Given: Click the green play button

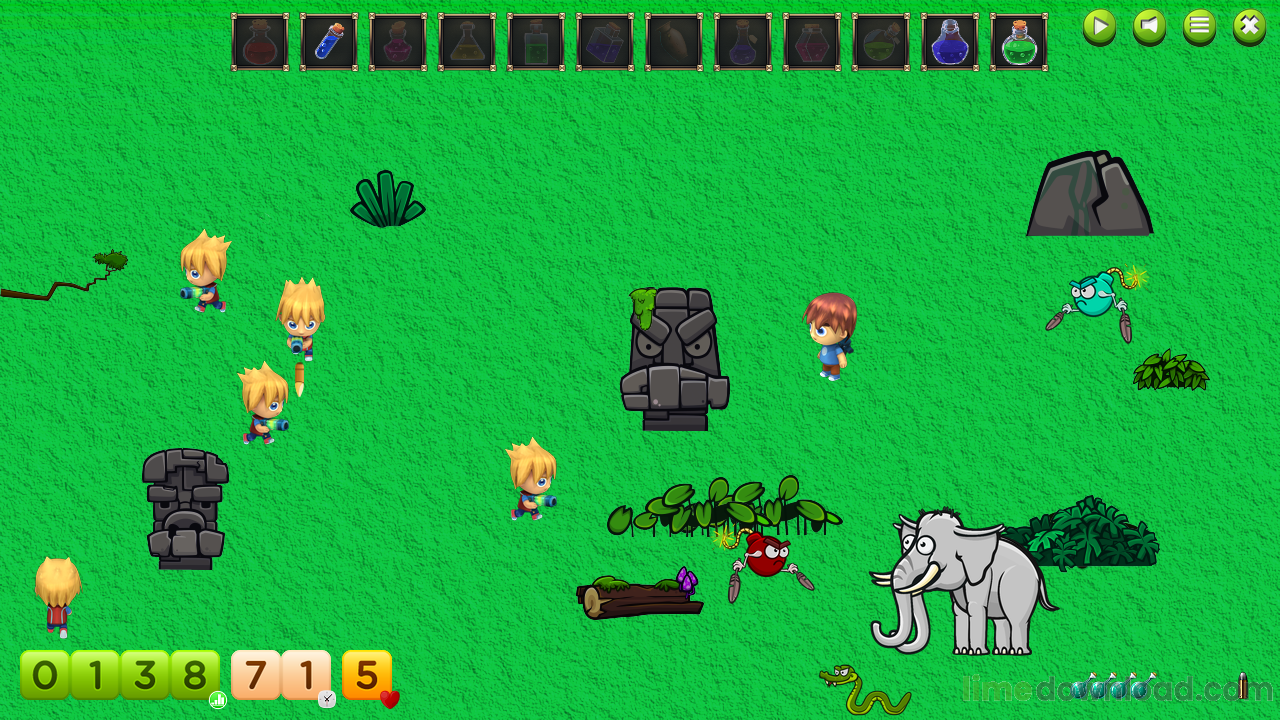Looking at the screenshot, I should click(x=1099, y=26).
